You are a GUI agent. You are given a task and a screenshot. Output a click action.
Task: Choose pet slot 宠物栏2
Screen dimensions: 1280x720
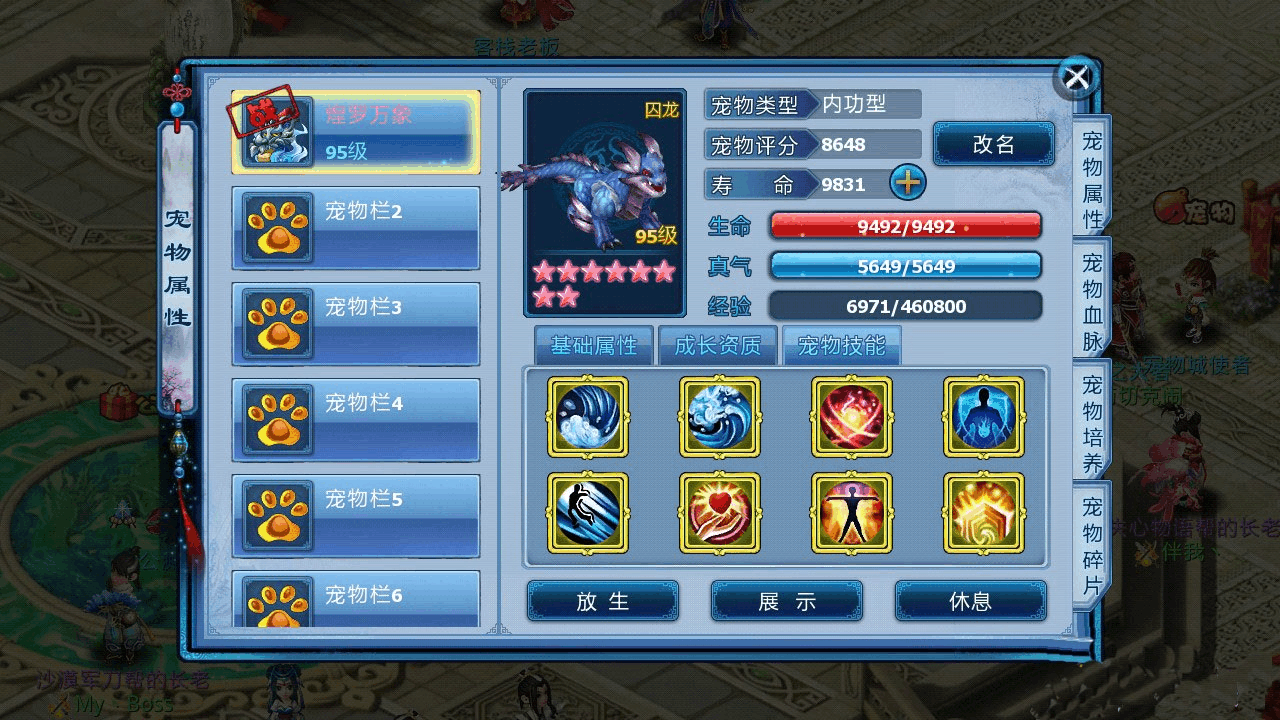point(356,228)
